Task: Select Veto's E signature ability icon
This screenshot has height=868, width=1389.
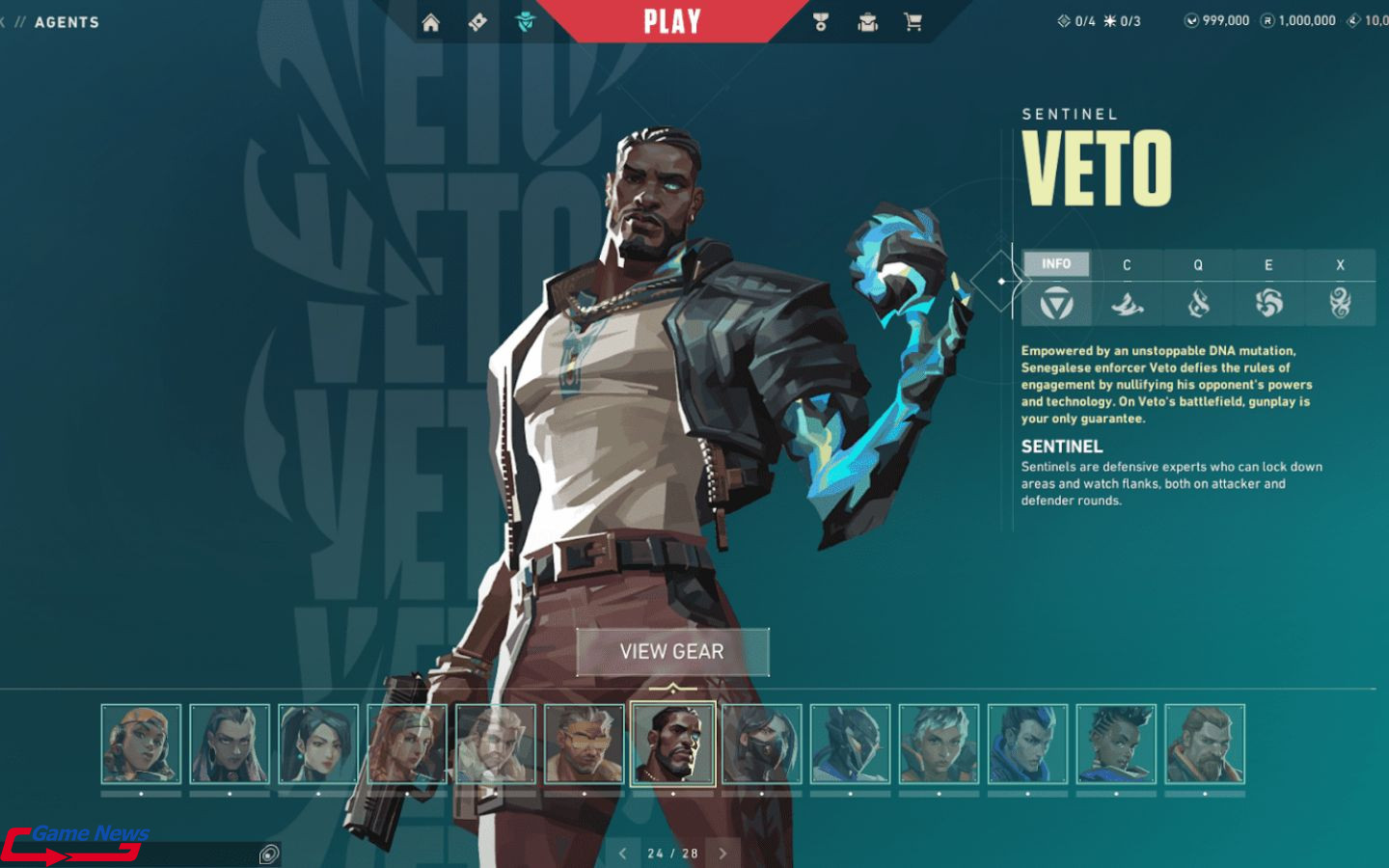Action: pyautogui.click(x=1270, y=300)
